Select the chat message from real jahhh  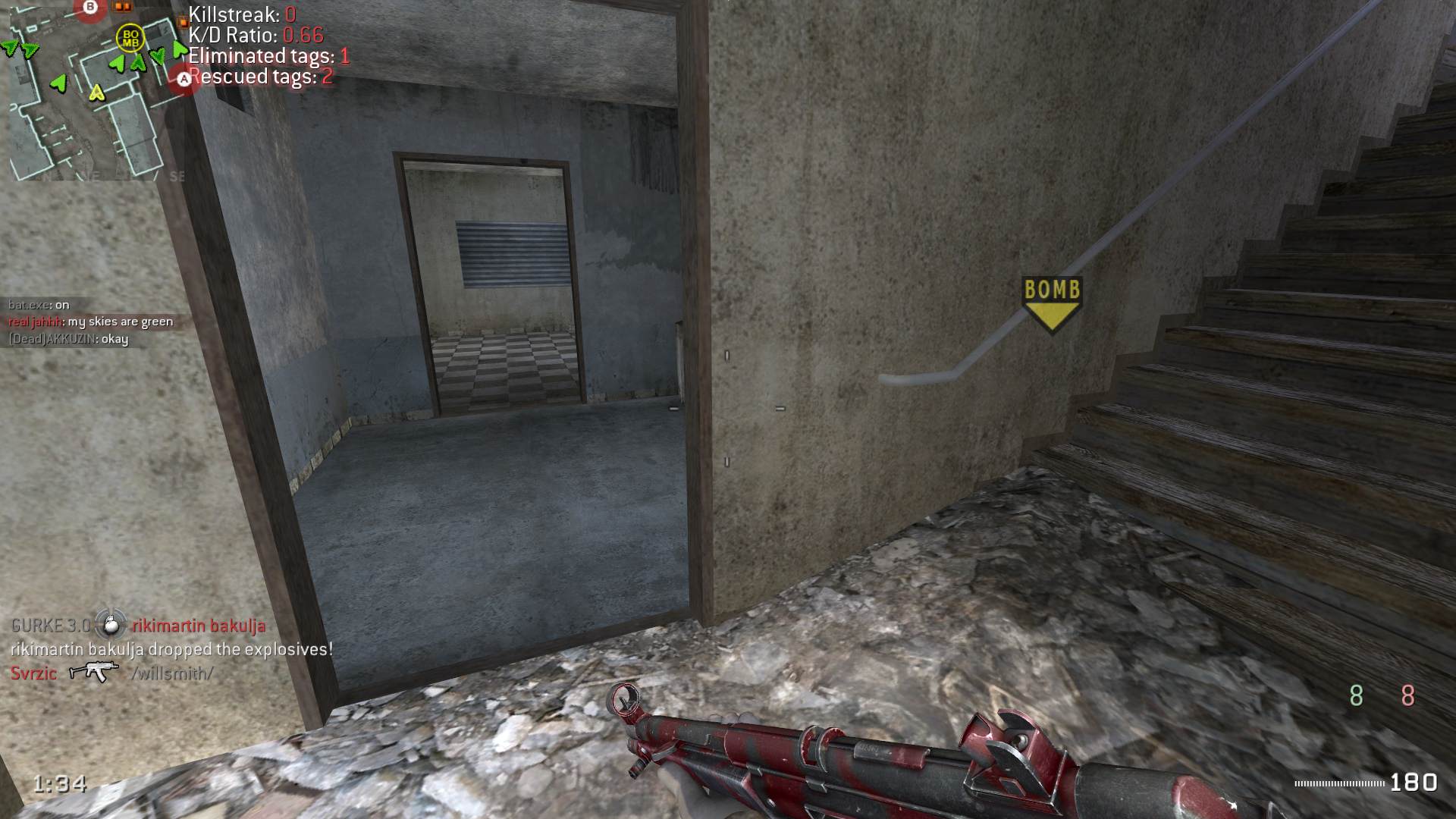point(90,322)
